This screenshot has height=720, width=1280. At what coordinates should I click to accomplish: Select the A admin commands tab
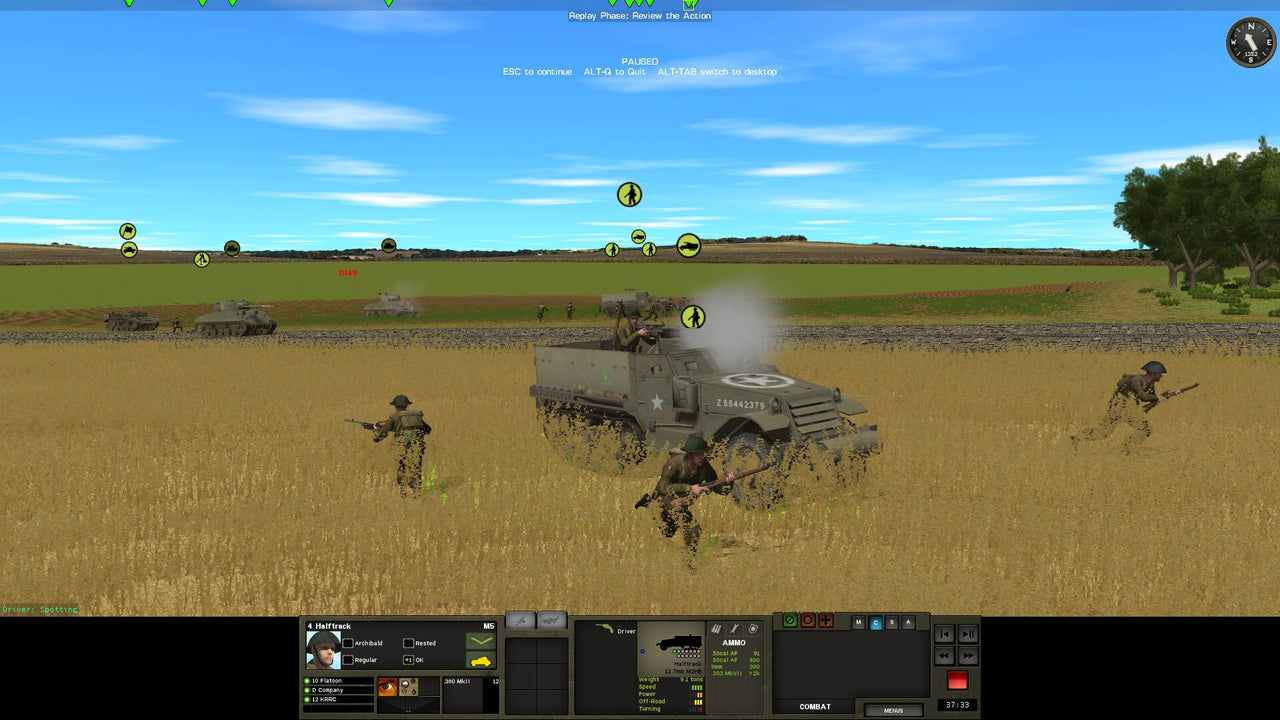(908, 622)
